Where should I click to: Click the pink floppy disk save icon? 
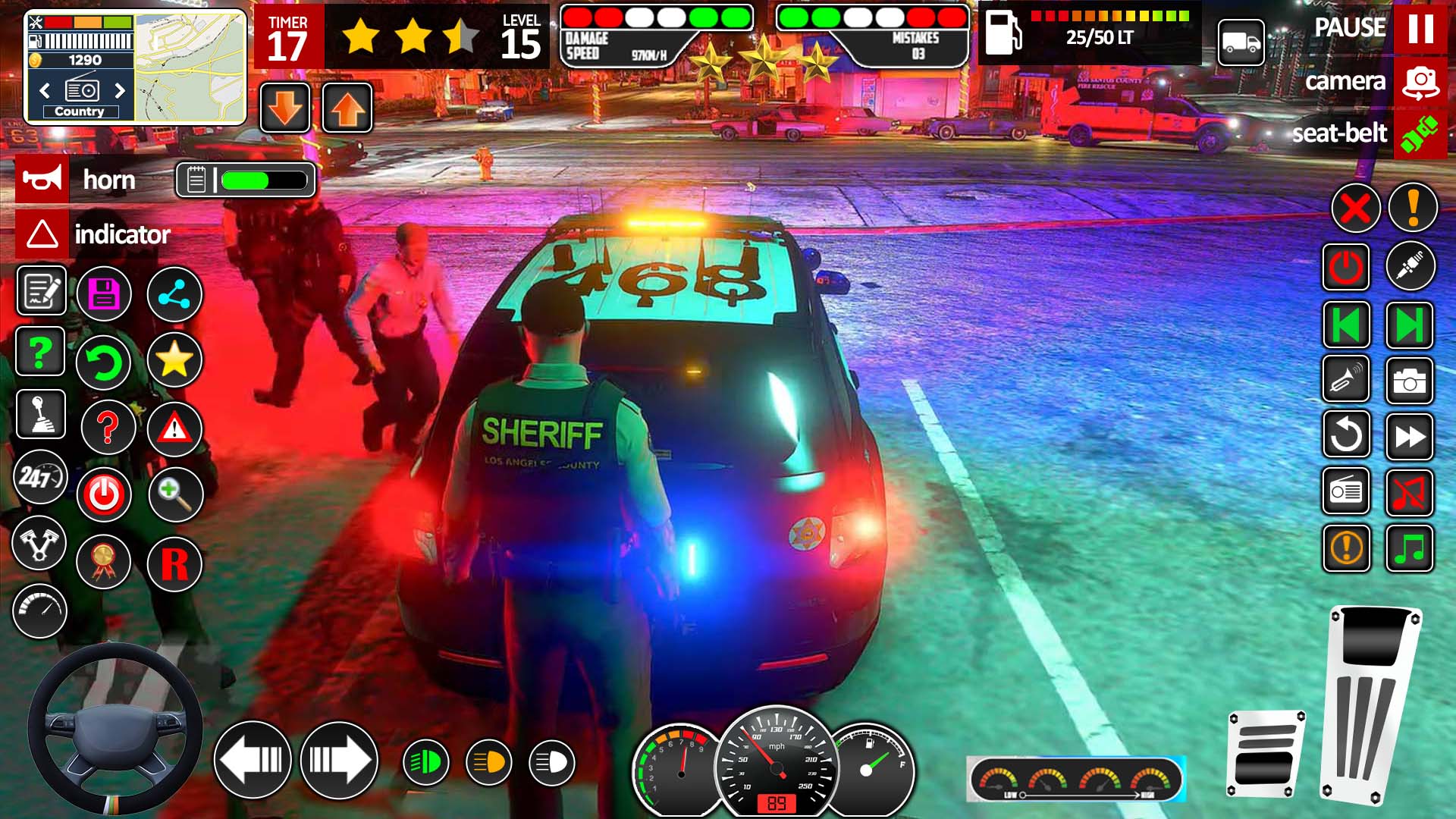105,293
